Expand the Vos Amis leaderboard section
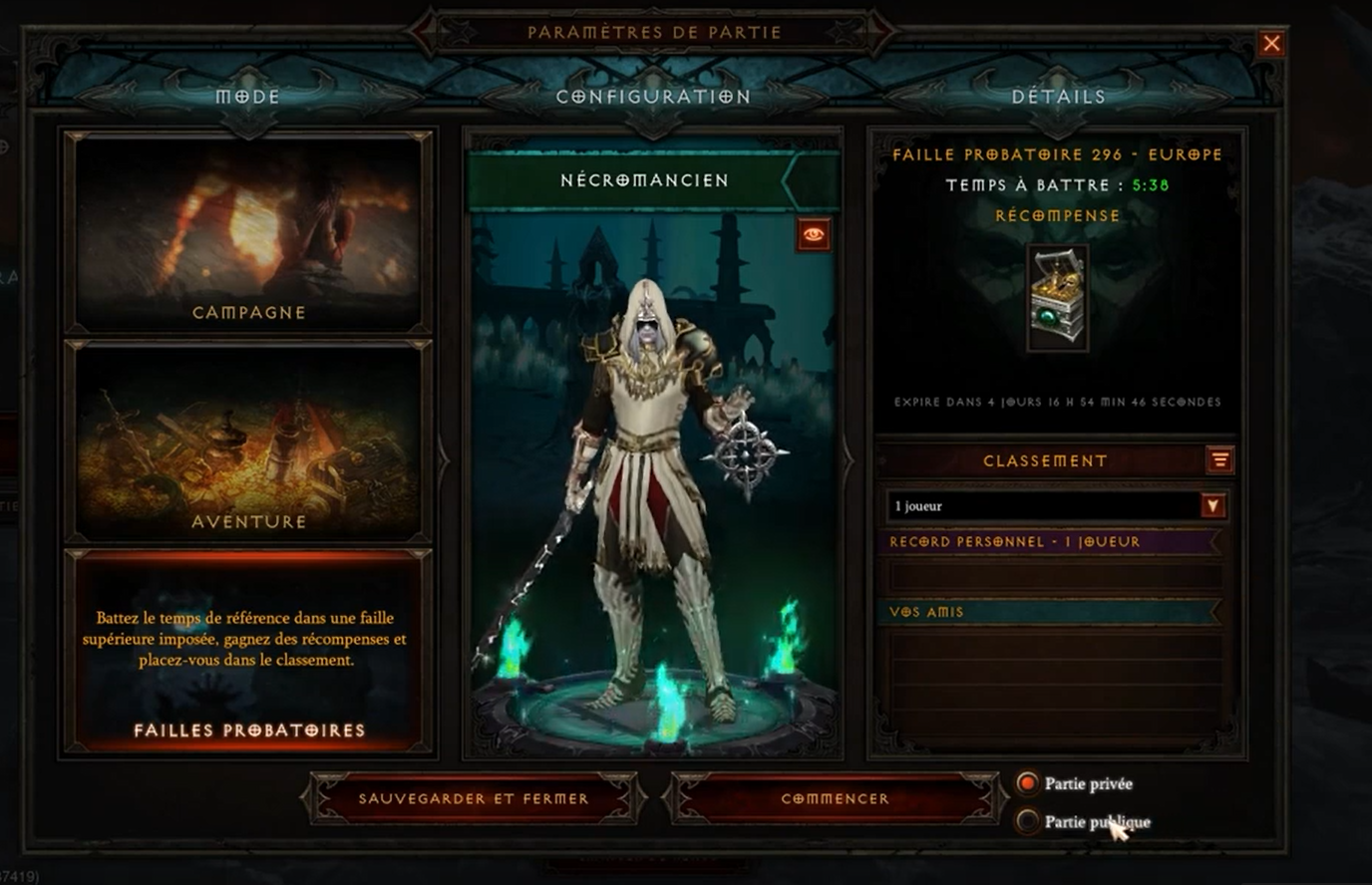This screenshot has height=885, width=1372. [1049, 612]
